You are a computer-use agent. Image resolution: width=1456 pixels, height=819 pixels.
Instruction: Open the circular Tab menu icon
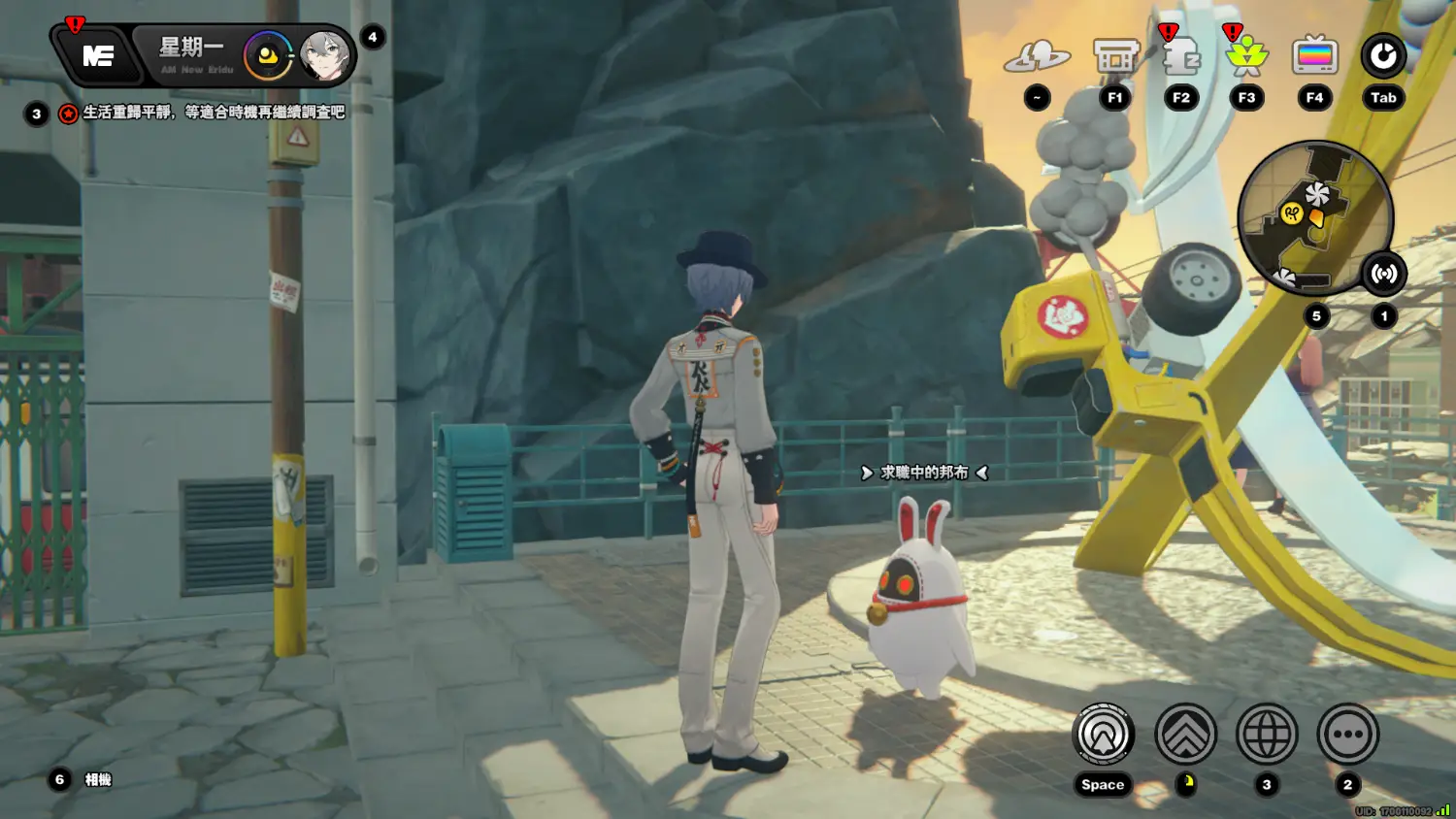point(1383,56)
